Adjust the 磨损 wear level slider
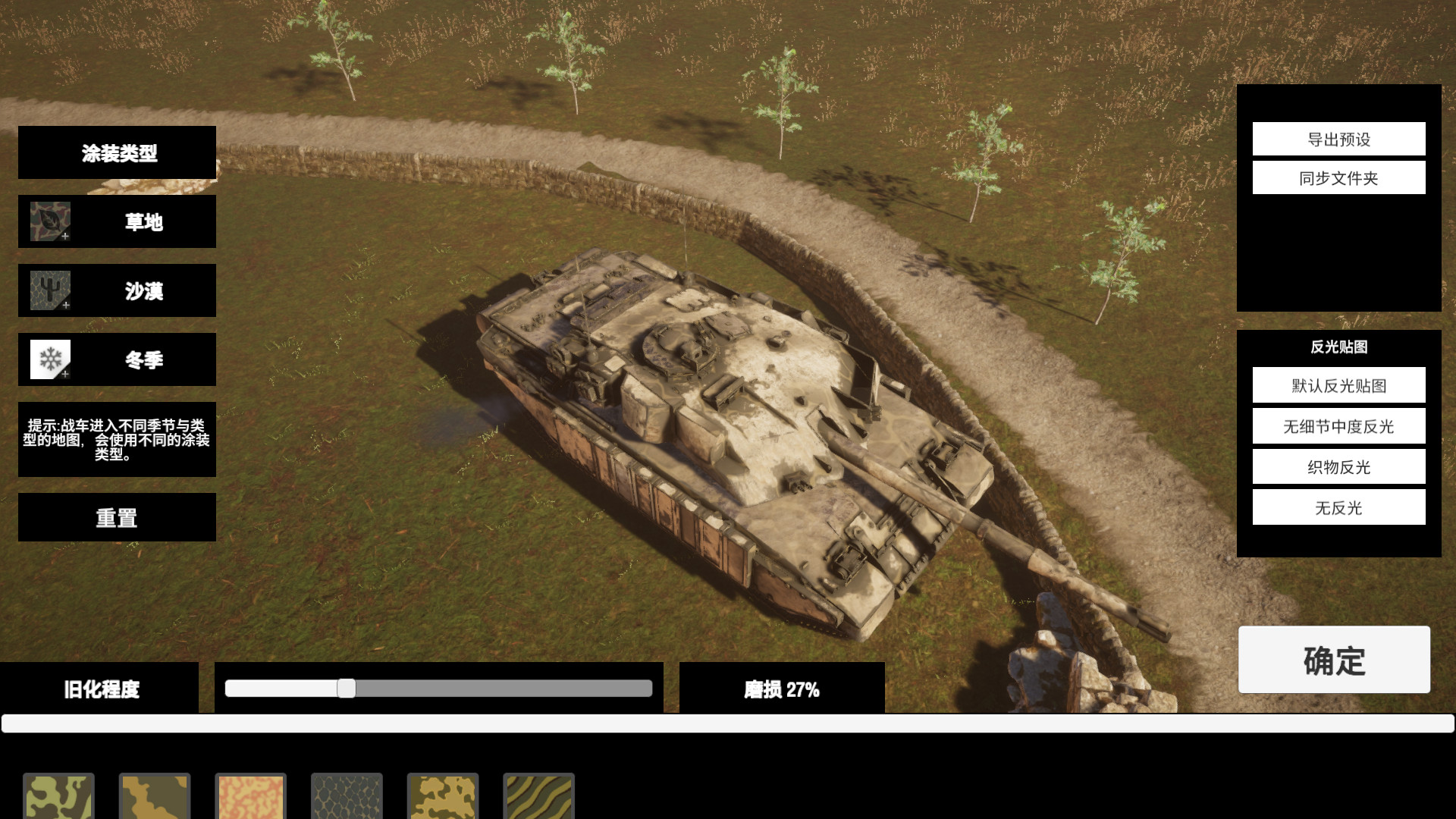 [348, 689]
